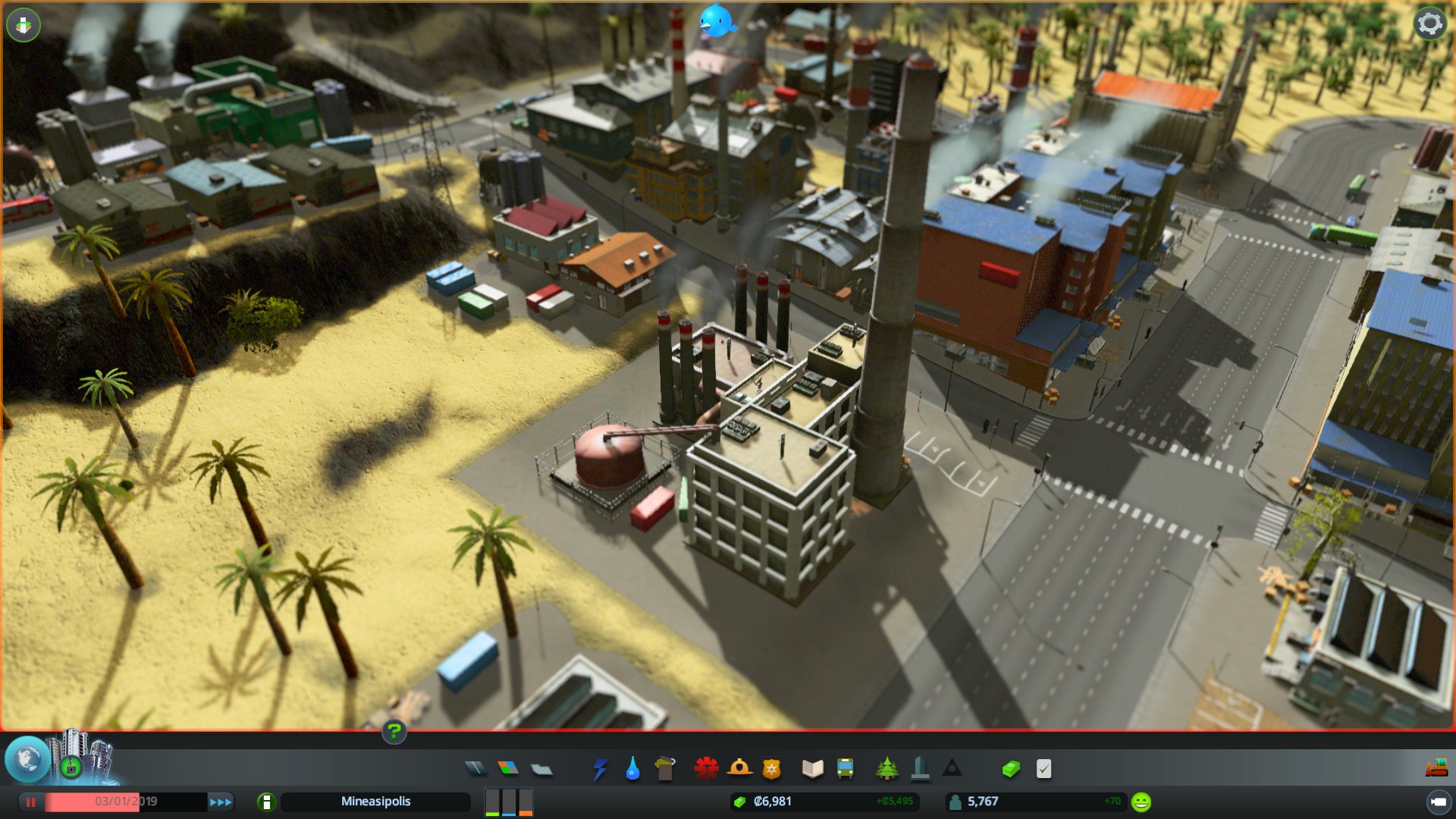Open the Districts tool
Viewport: 1456px width, 819px height.
pos(541,769)
